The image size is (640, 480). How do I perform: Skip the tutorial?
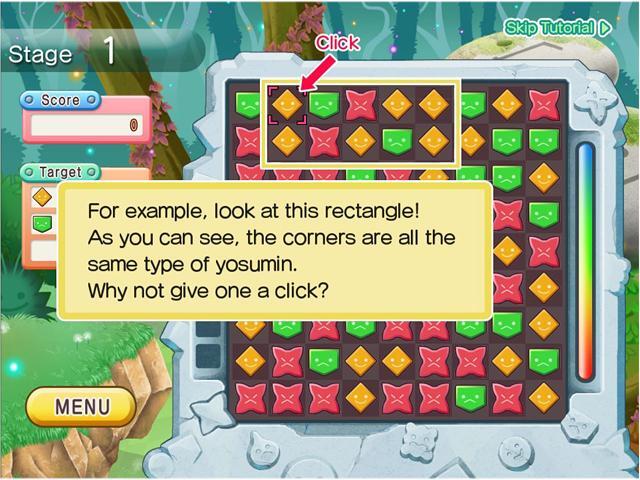point(558,28)
